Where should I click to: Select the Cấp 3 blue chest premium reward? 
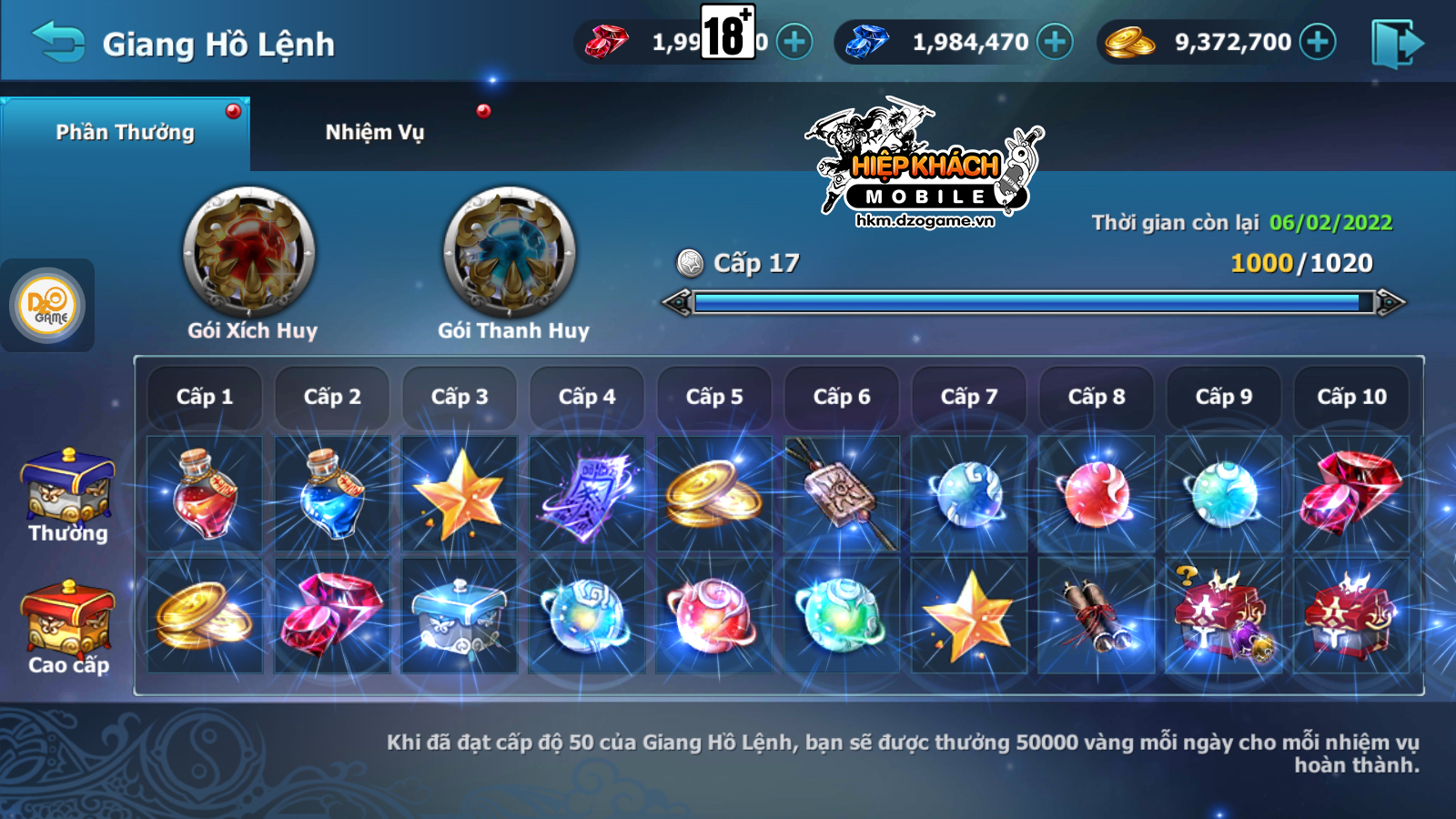pyautogui.click(x=460, y=616)
